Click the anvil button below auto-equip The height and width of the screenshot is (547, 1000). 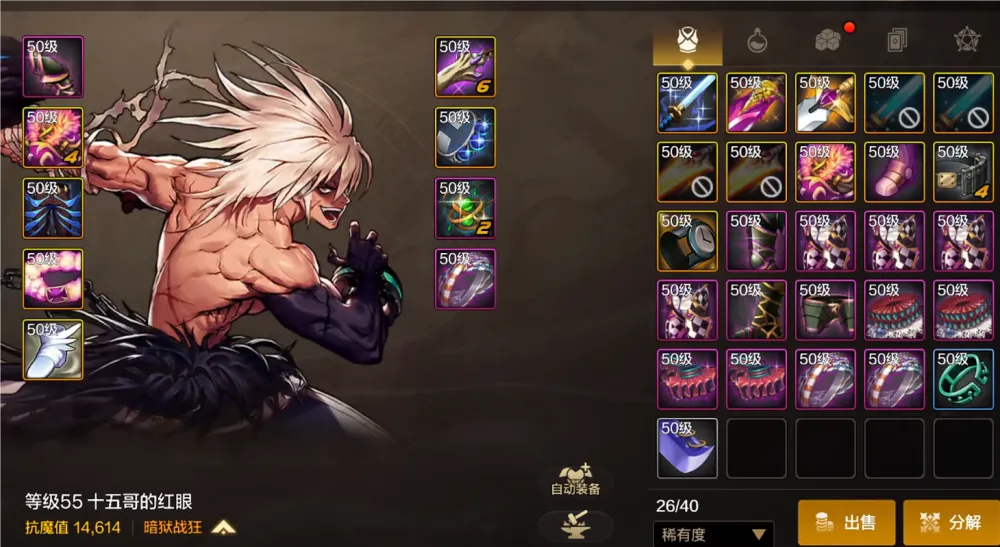(576, 524)
